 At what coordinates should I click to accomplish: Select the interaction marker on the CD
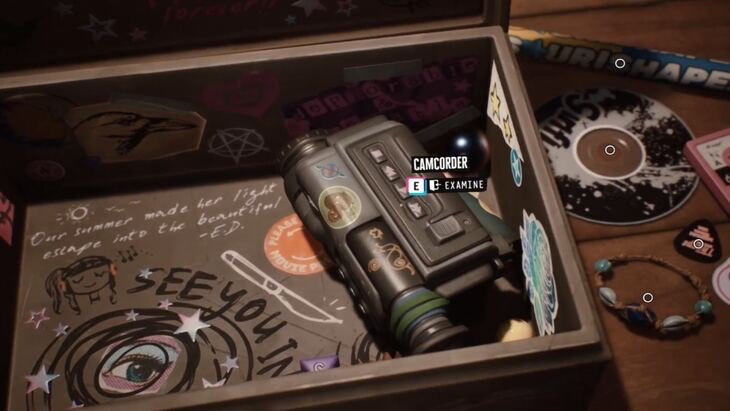pyautogui.click(x=610, y=150)
